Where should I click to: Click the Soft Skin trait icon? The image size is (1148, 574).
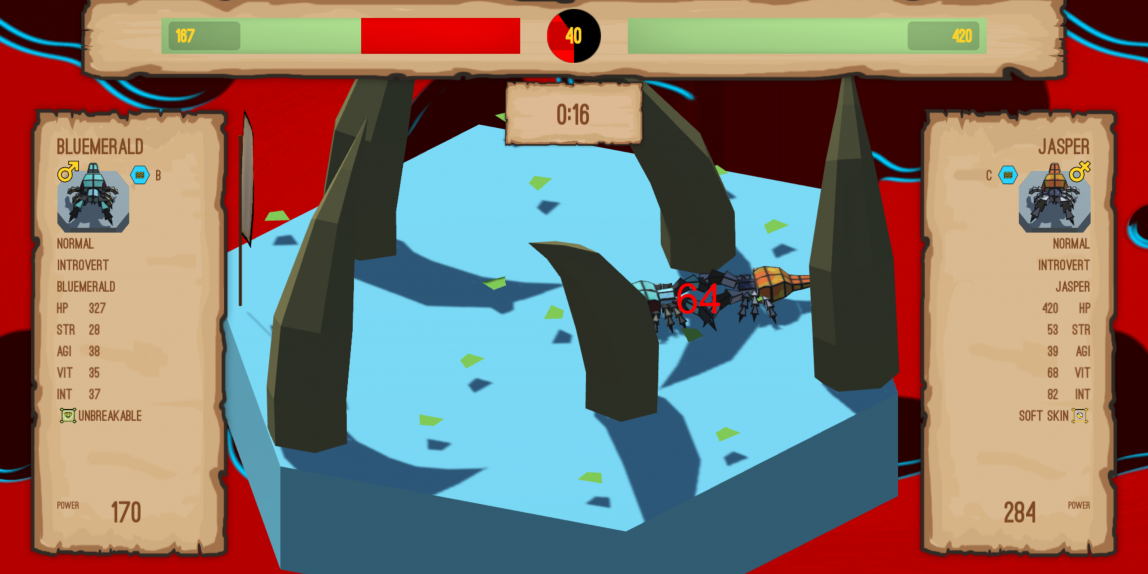coord(1080,415)
